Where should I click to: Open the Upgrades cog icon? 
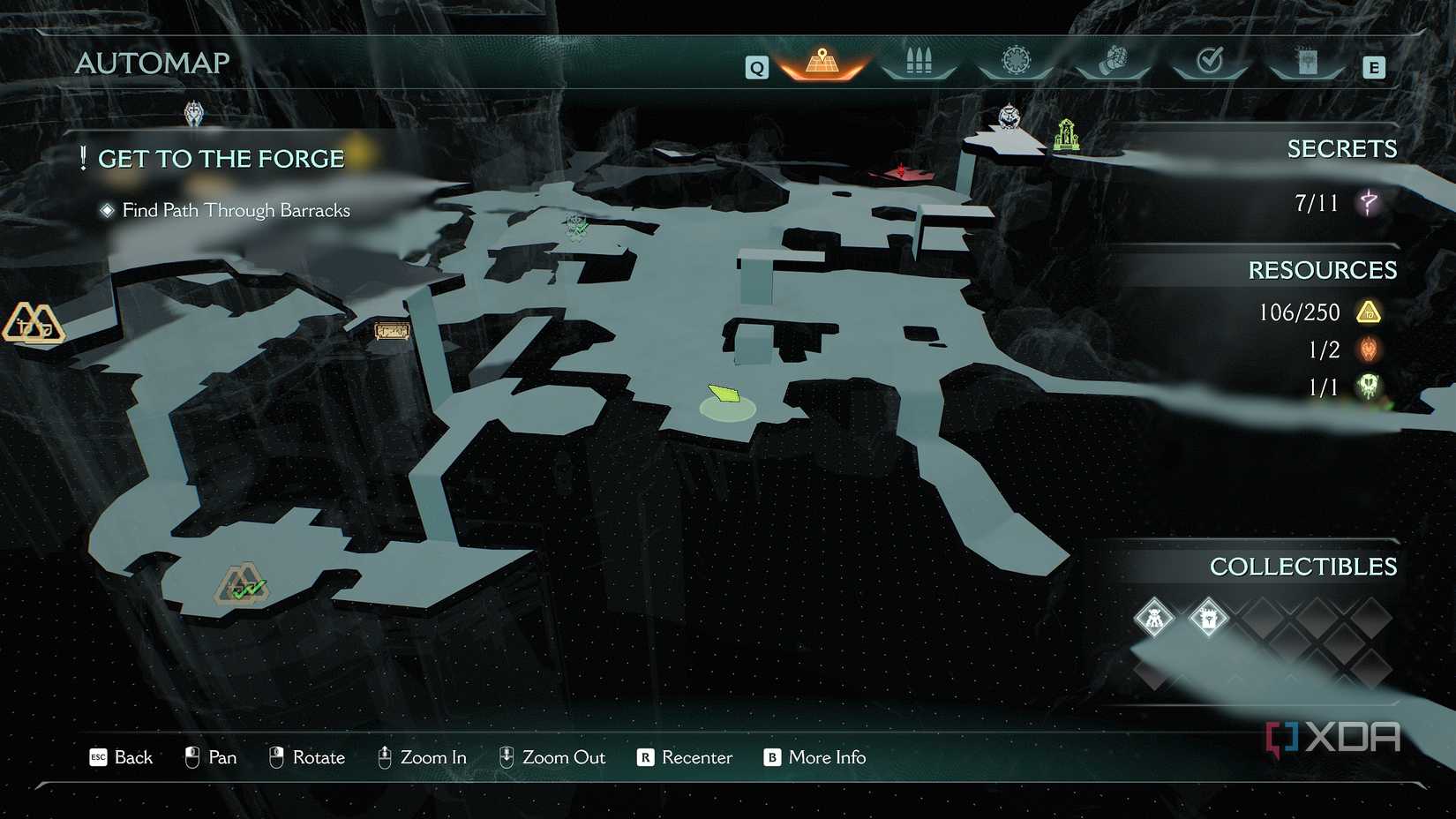click(1015, 58)
